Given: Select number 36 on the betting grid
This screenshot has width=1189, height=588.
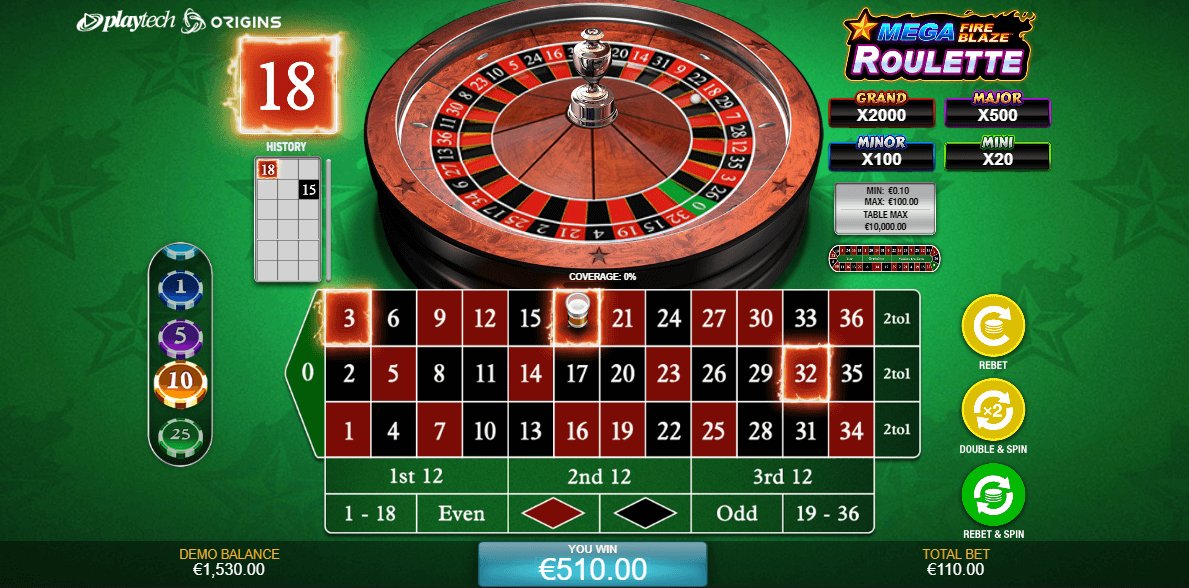Looking at the screenshot, I should pyautogui.click(x=851, y=318).
